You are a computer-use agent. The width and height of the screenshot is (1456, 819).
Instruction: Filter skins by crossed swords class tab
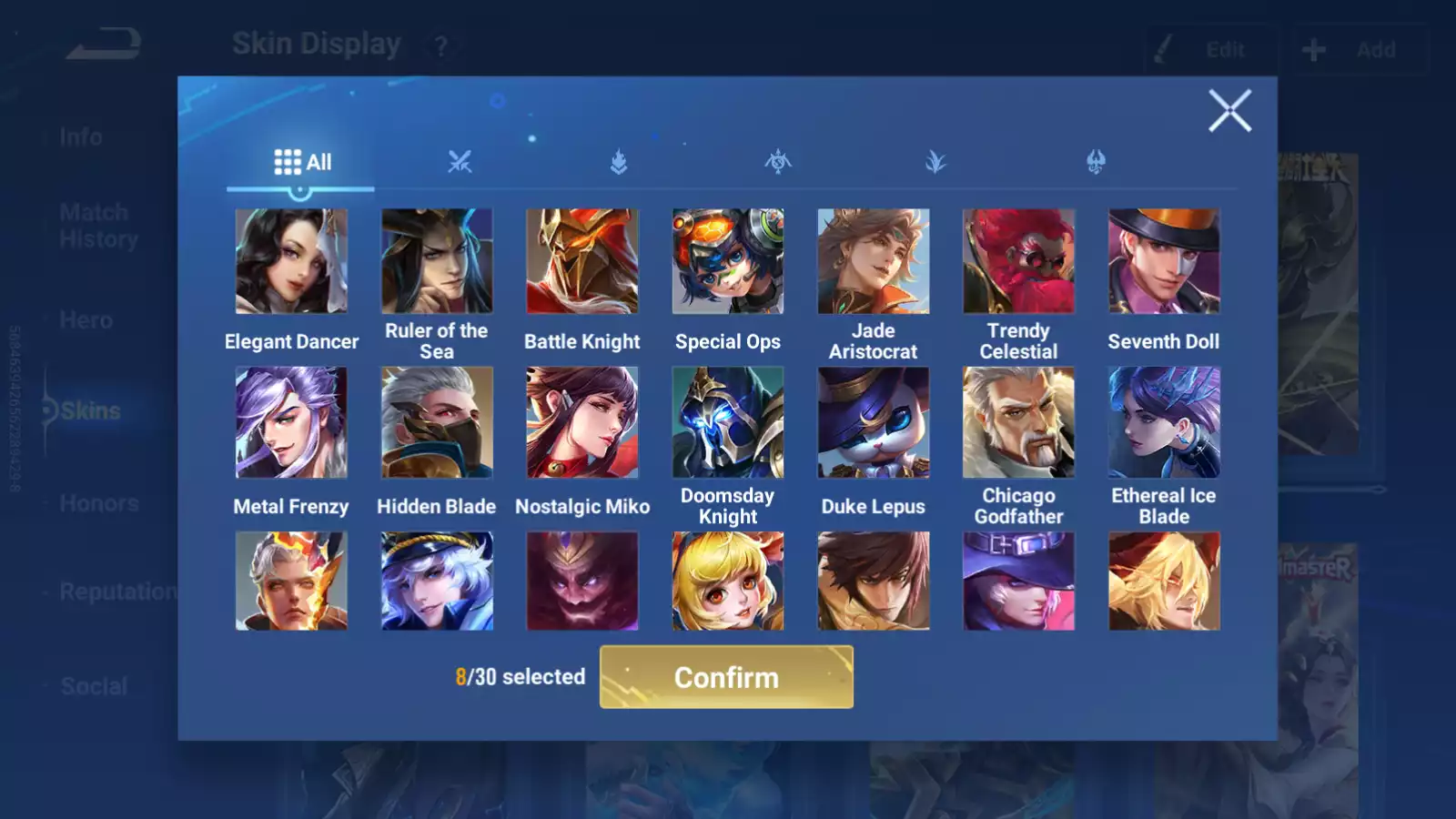(460, 163)
